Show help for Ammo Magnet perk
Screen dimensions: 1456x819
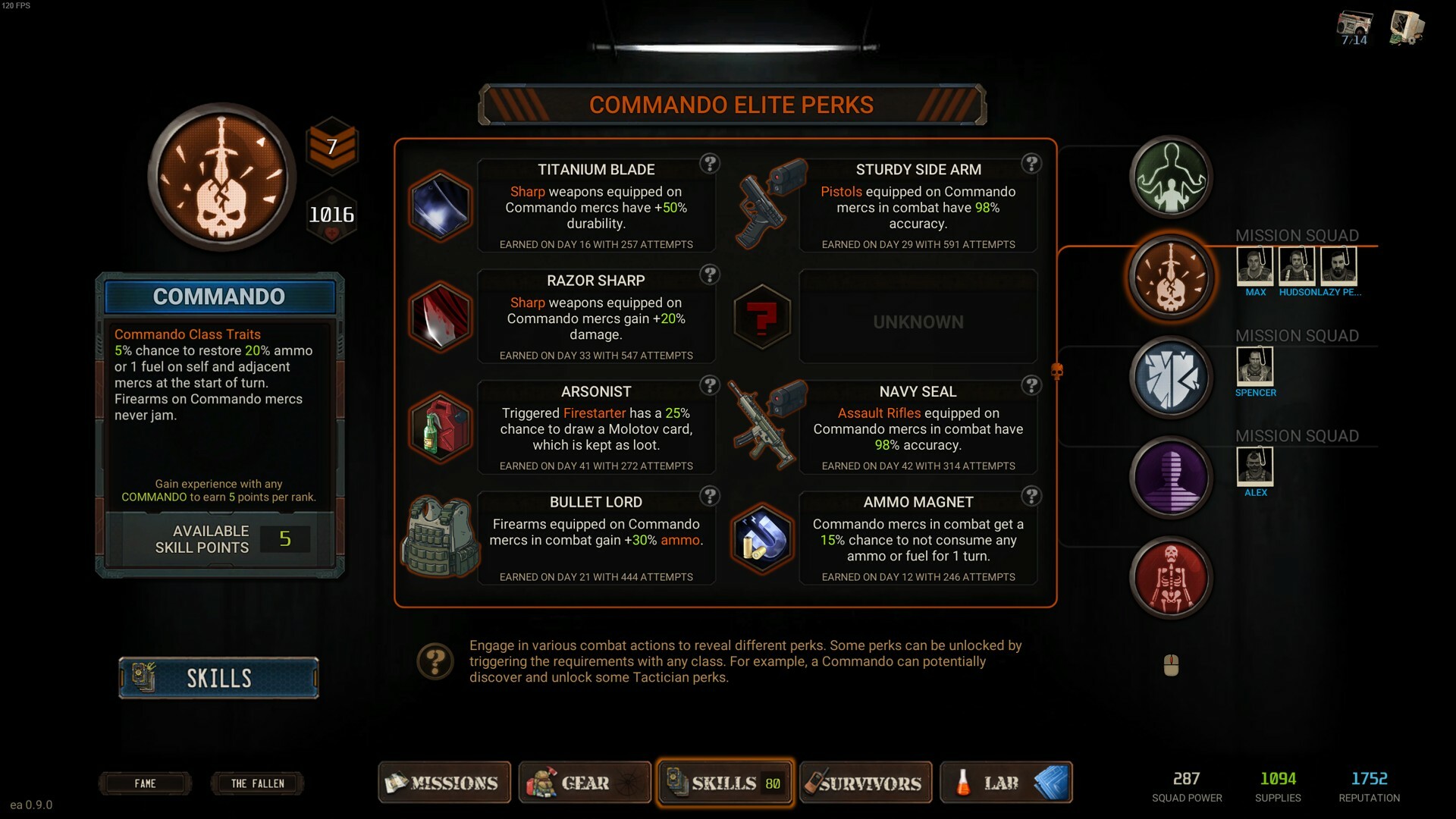[1031, 496]
